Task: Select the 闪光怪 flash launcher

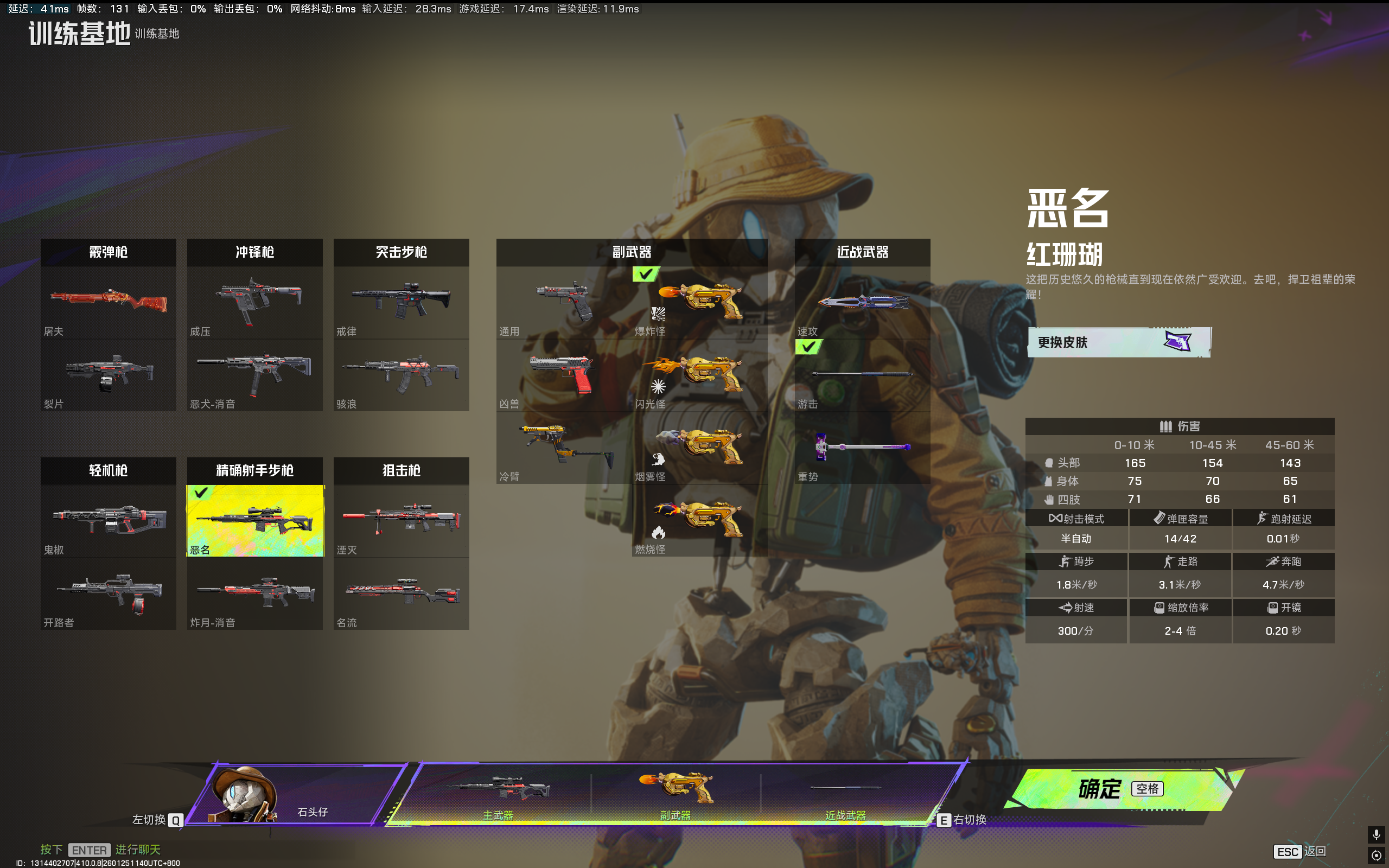Action: click(700, 375)
